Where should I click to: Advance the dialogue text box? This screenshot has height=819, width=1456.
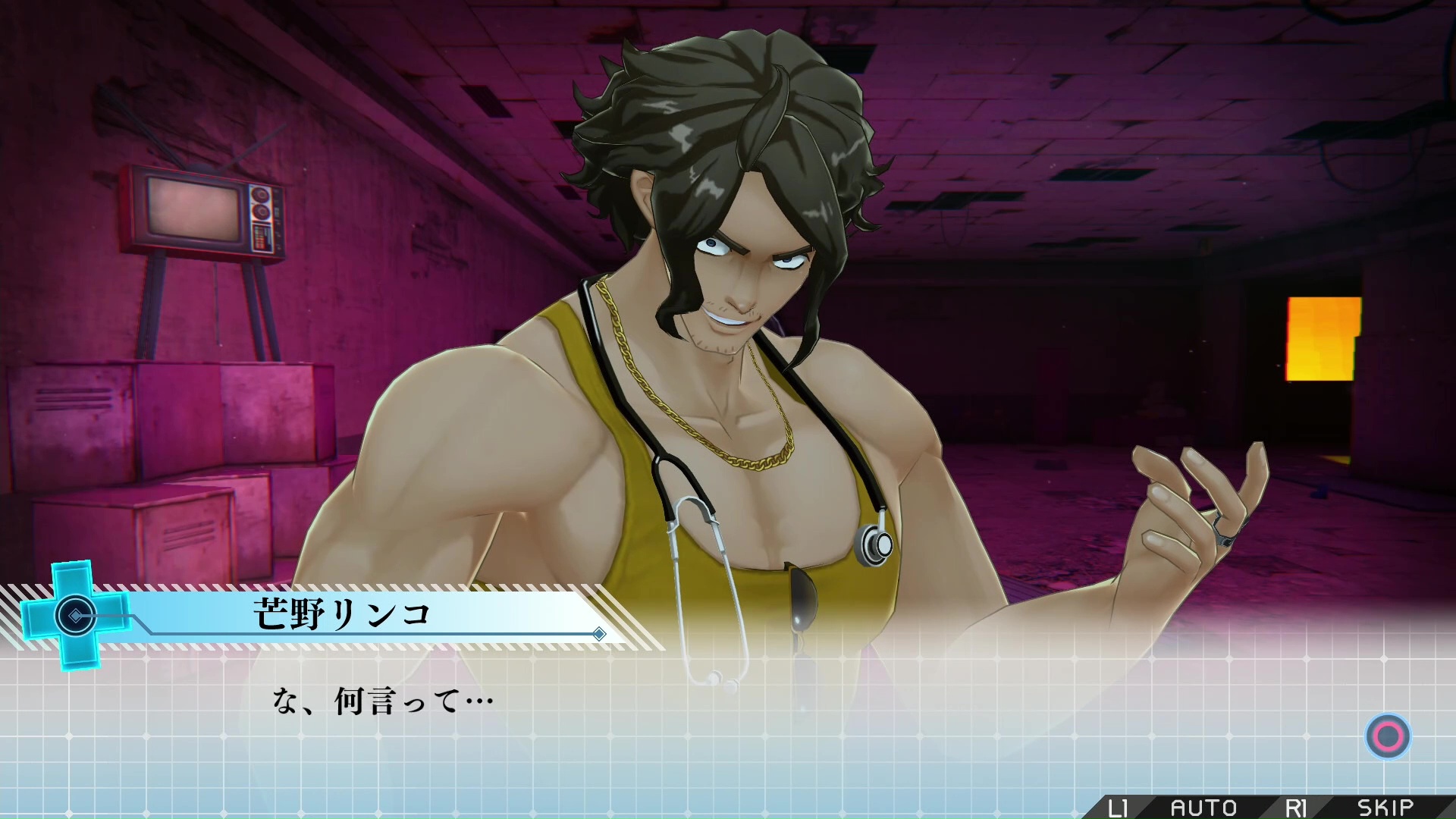click(x=1388, y=736)
